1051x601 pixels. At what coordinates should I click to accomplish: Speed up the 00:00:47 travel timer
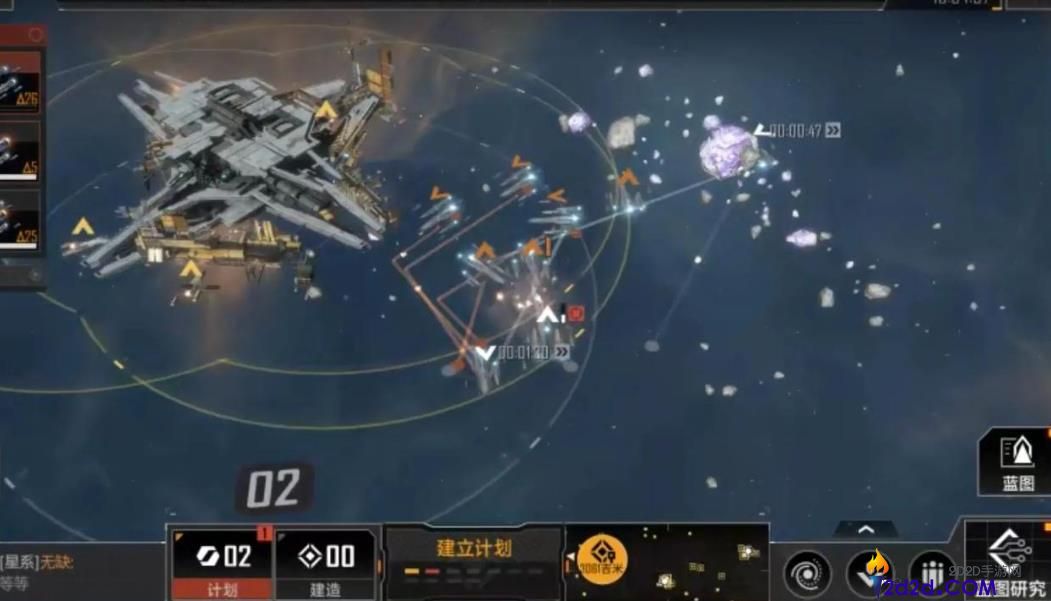pos(832,130)
